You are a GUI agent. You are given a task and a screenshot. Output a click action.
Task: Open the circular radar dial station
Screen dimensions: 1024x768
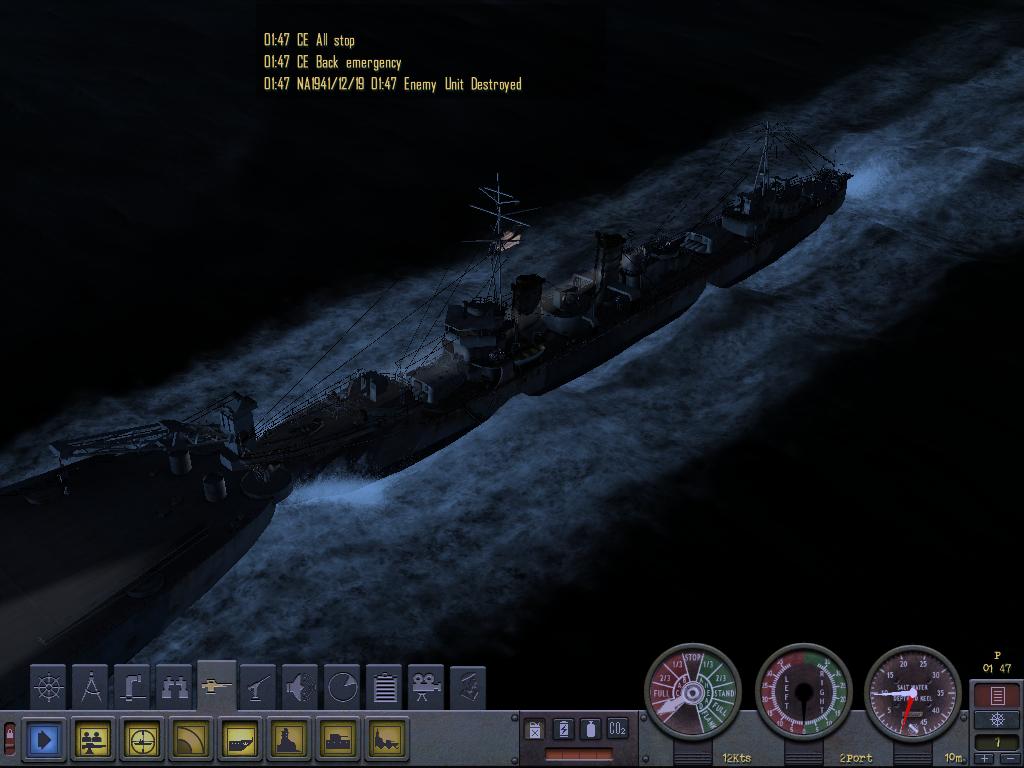point(342,687)
